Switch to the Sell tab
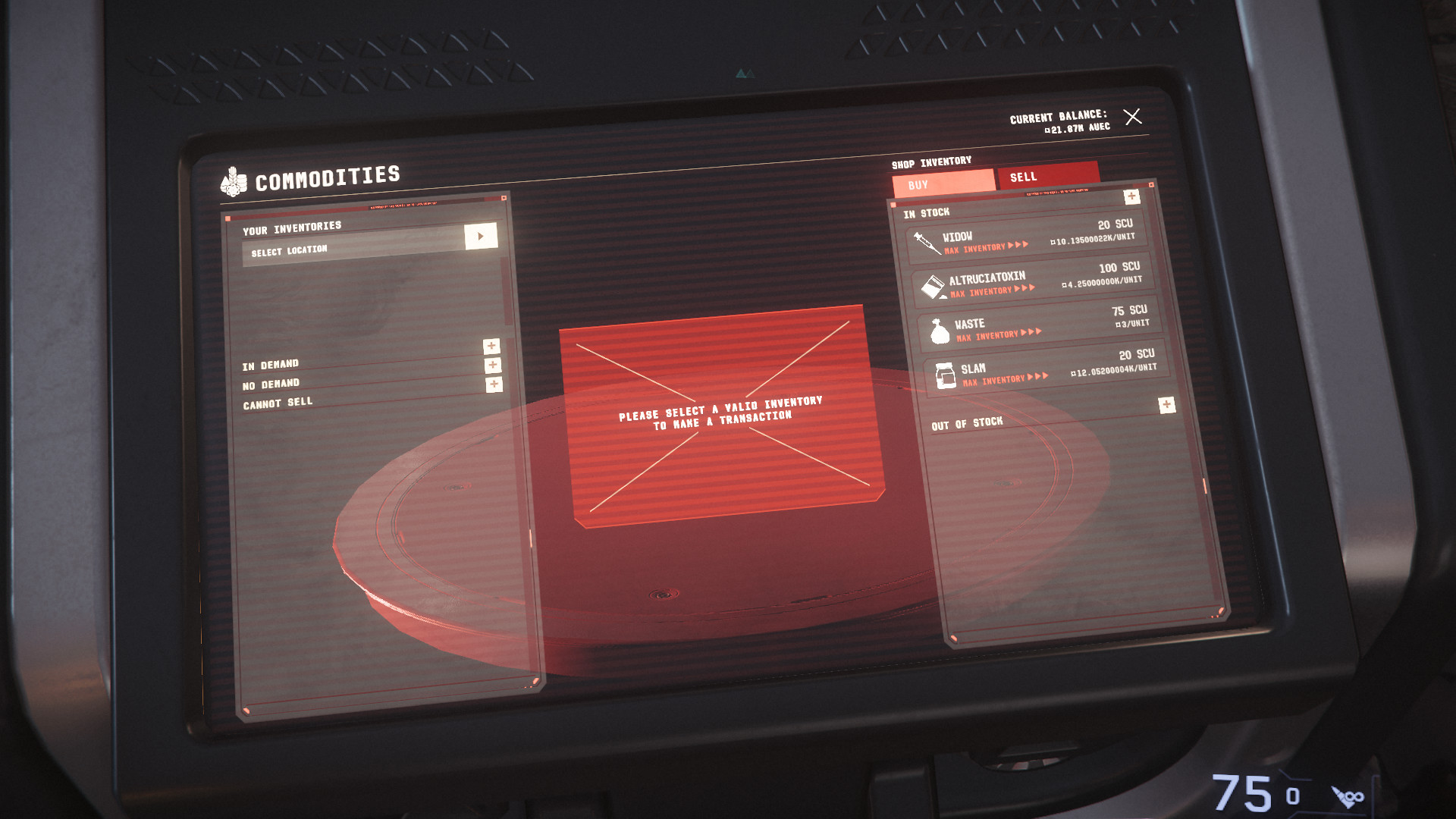Image resolution: width=1456 pixels, height=819 pixels. click(1047, 175)
